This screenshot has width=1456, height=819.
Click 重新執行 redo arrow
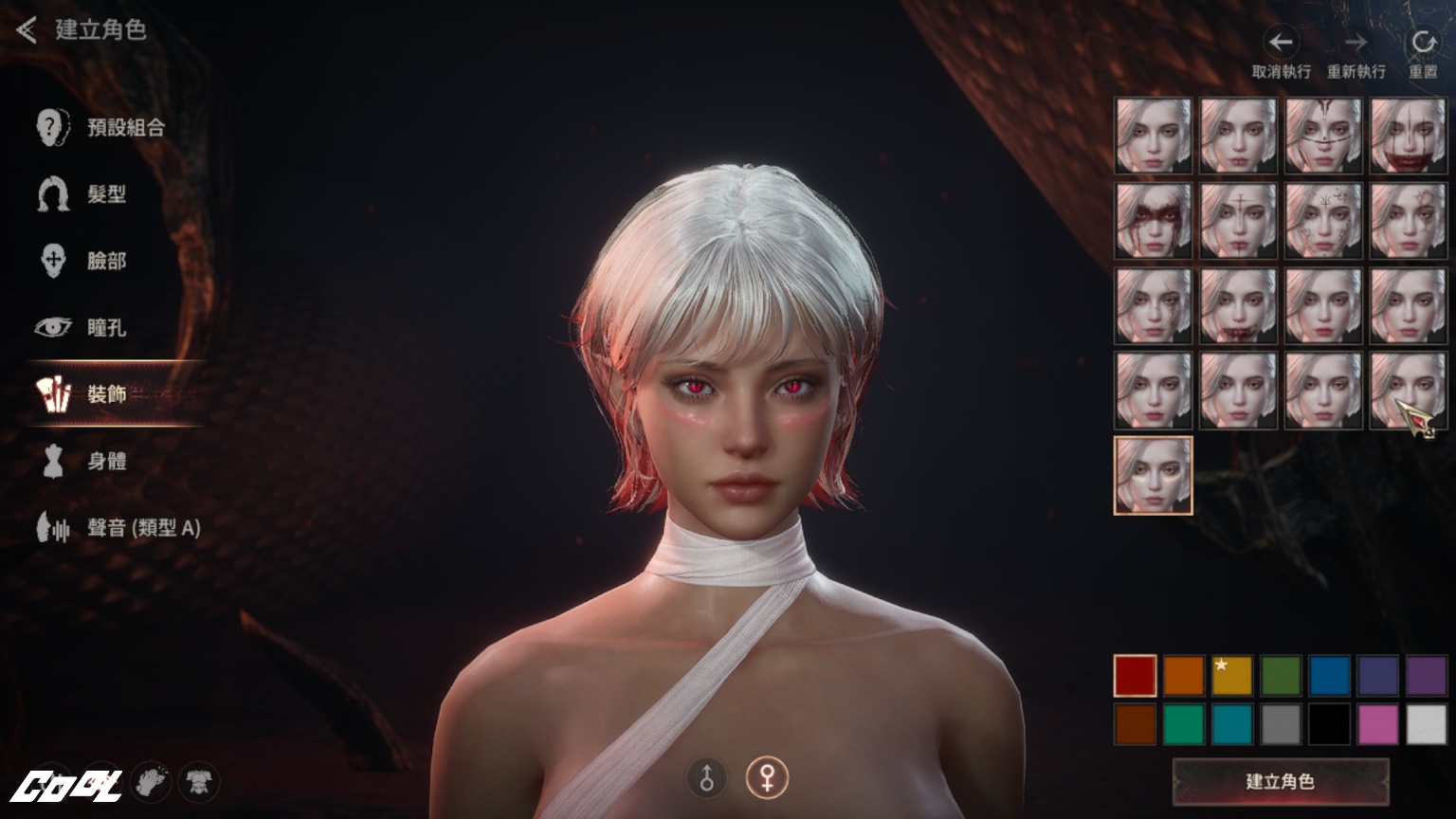click(x=1356, y=43)
